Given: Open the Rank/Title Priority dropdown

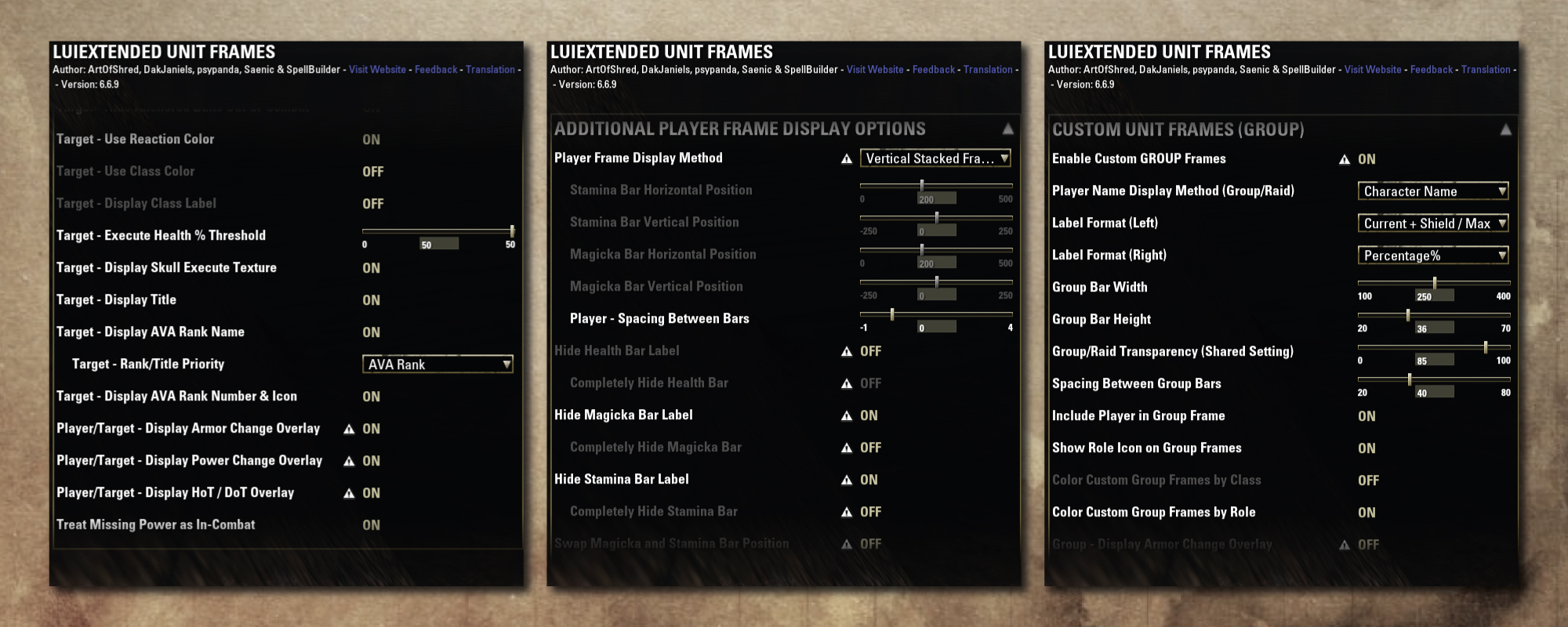Looking at the screenshot, I should click(437, 364).
